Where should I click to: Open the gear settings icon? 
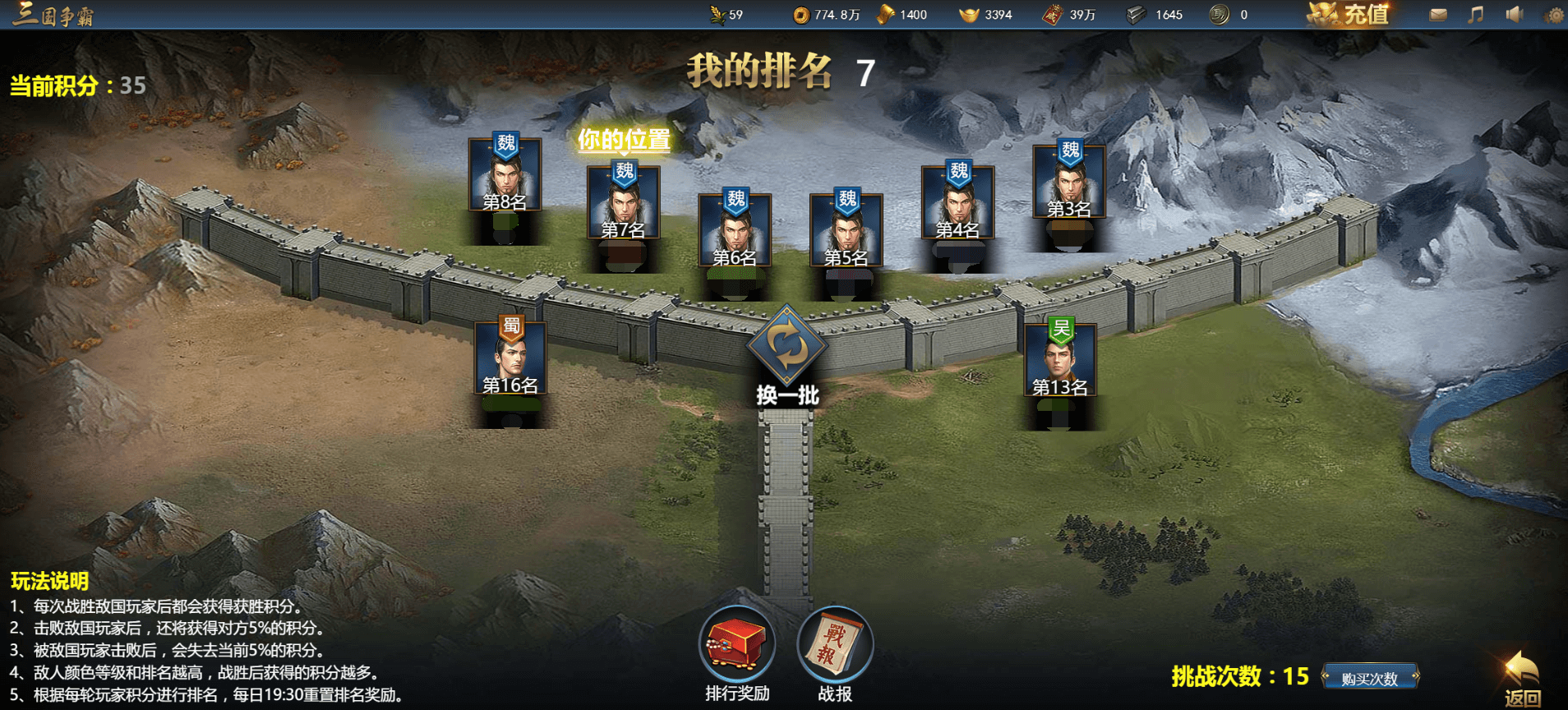tap(1554, 15)
